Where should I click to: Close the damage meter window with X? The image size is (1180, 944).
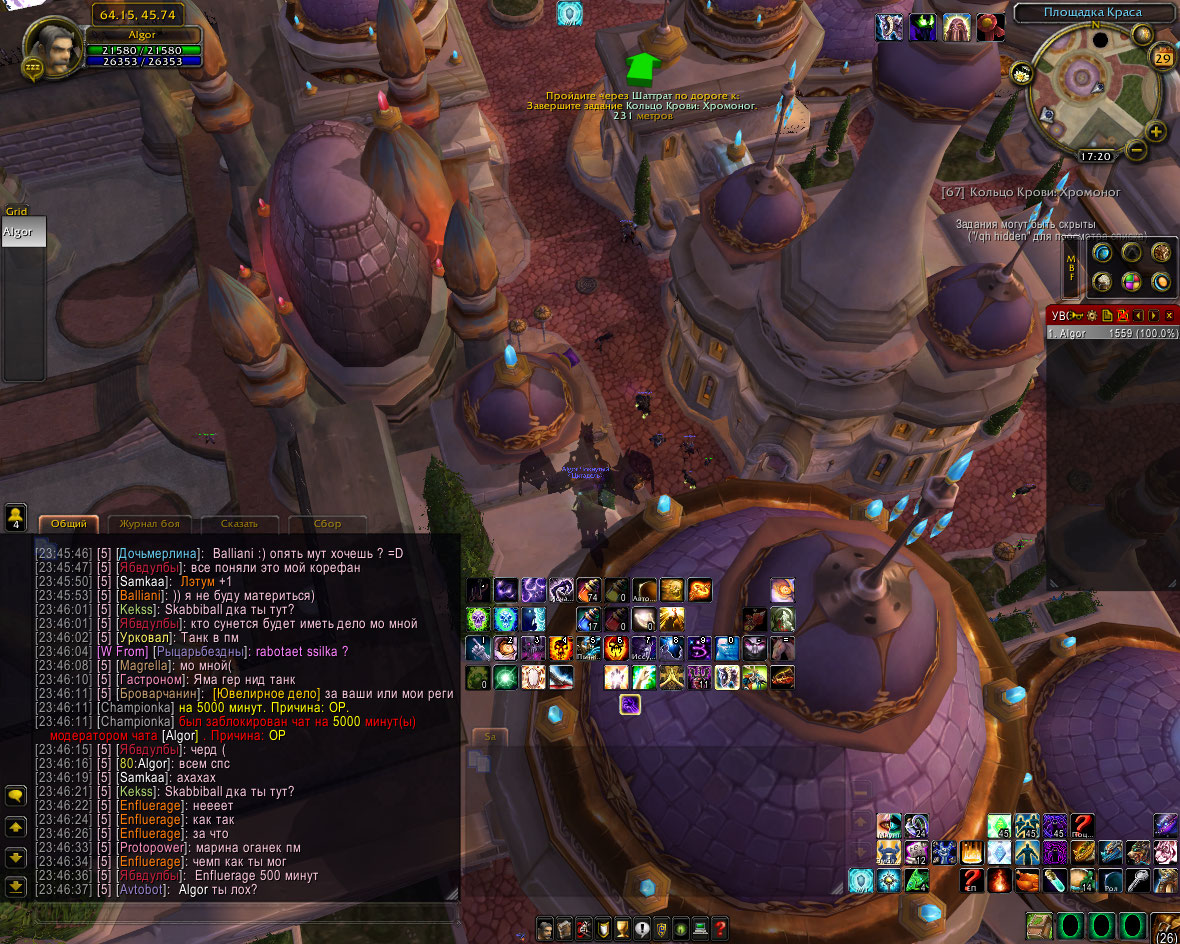pyautogui.click(x=1169, y=315)
